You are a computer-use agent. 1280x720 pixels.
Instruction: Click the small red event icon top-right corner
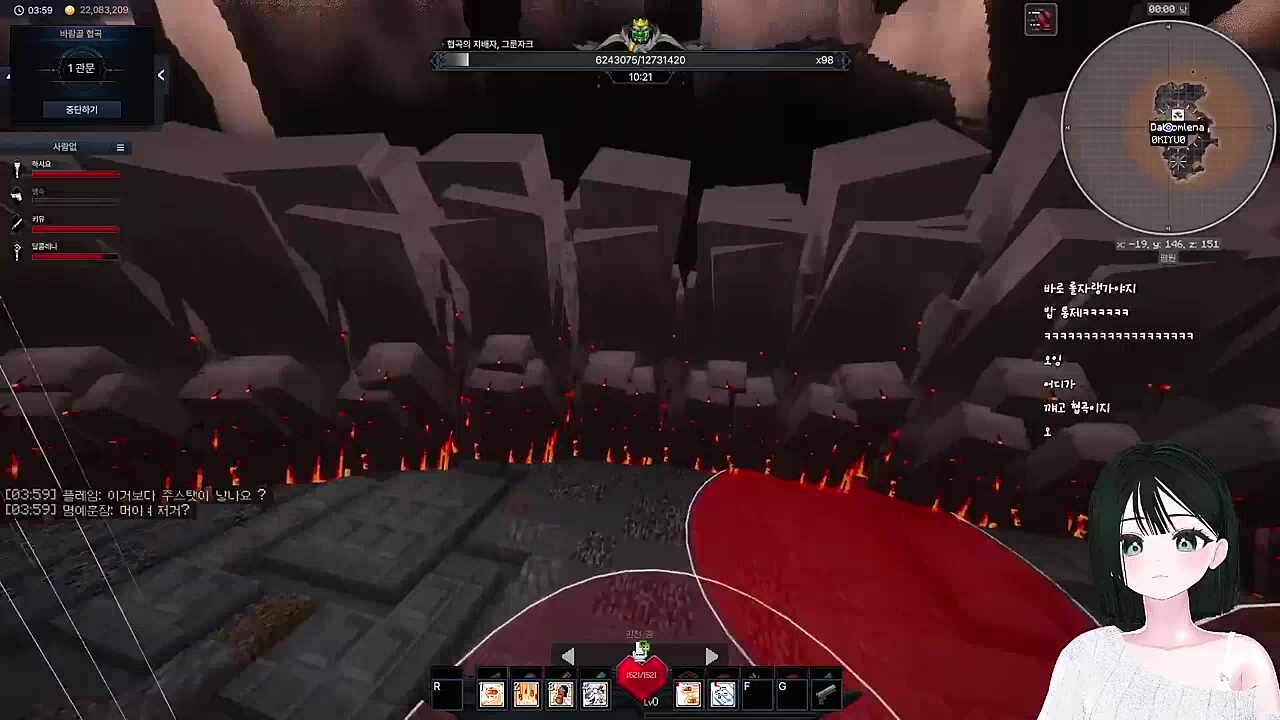click(1040, 18)
